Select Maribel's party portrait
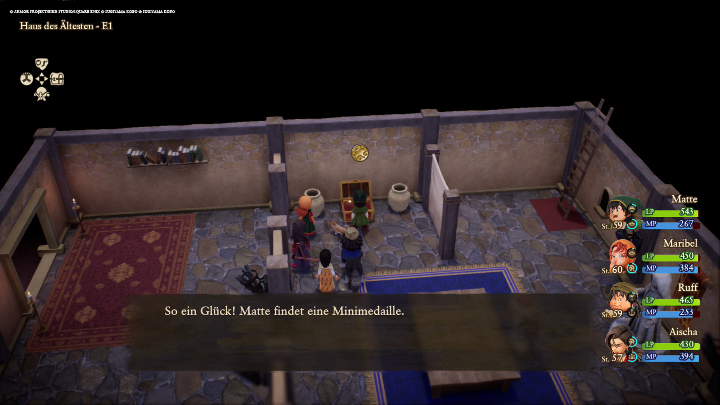 point(619,257)
